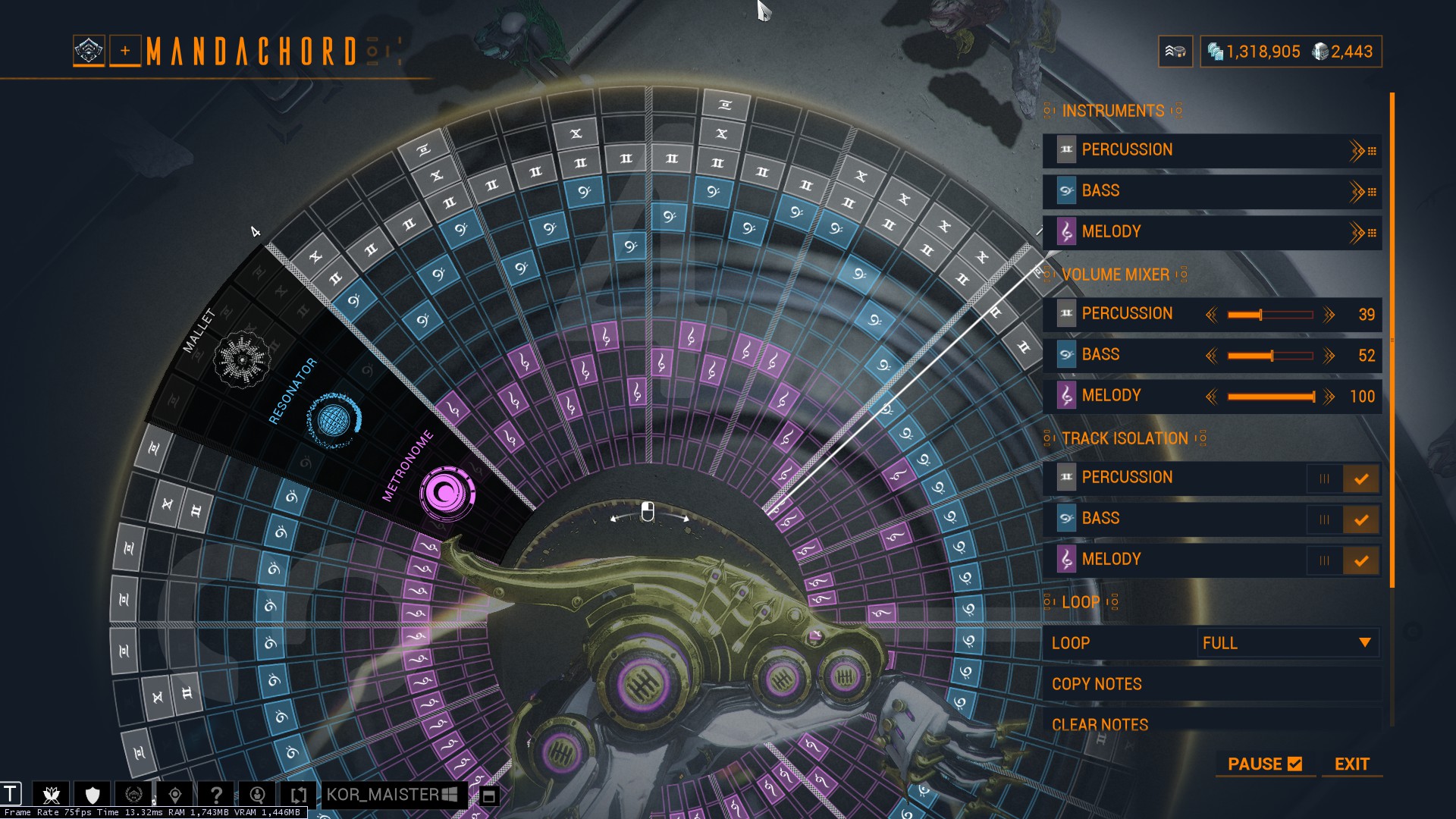Toggle Percussion track isolation checkbox
The width and height of the screenshot is (1456, 819).
[1361, 479]
